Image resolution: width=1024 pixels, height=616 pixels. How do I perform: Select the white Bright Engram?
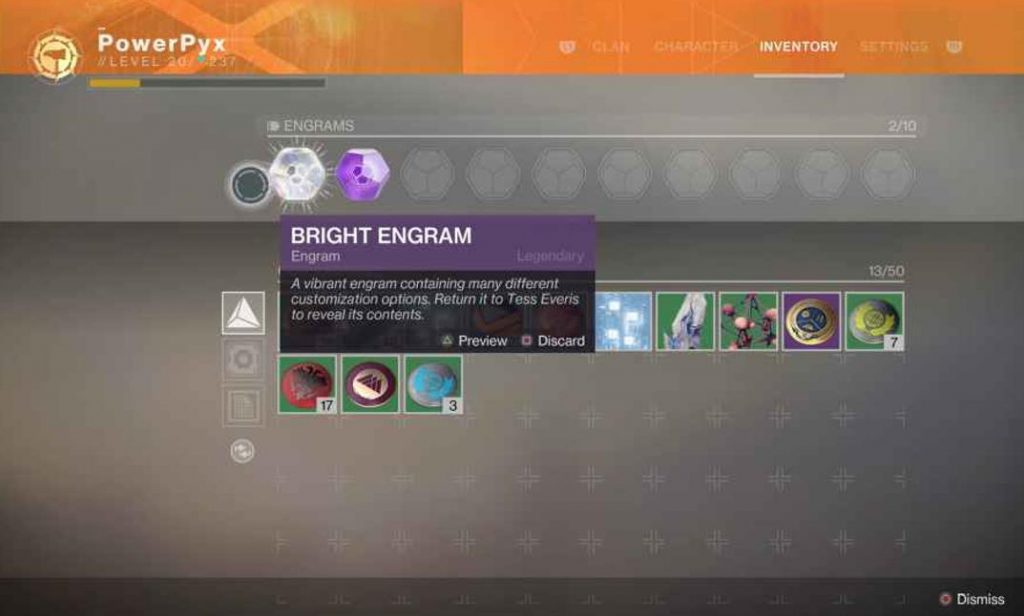[298, 174]
